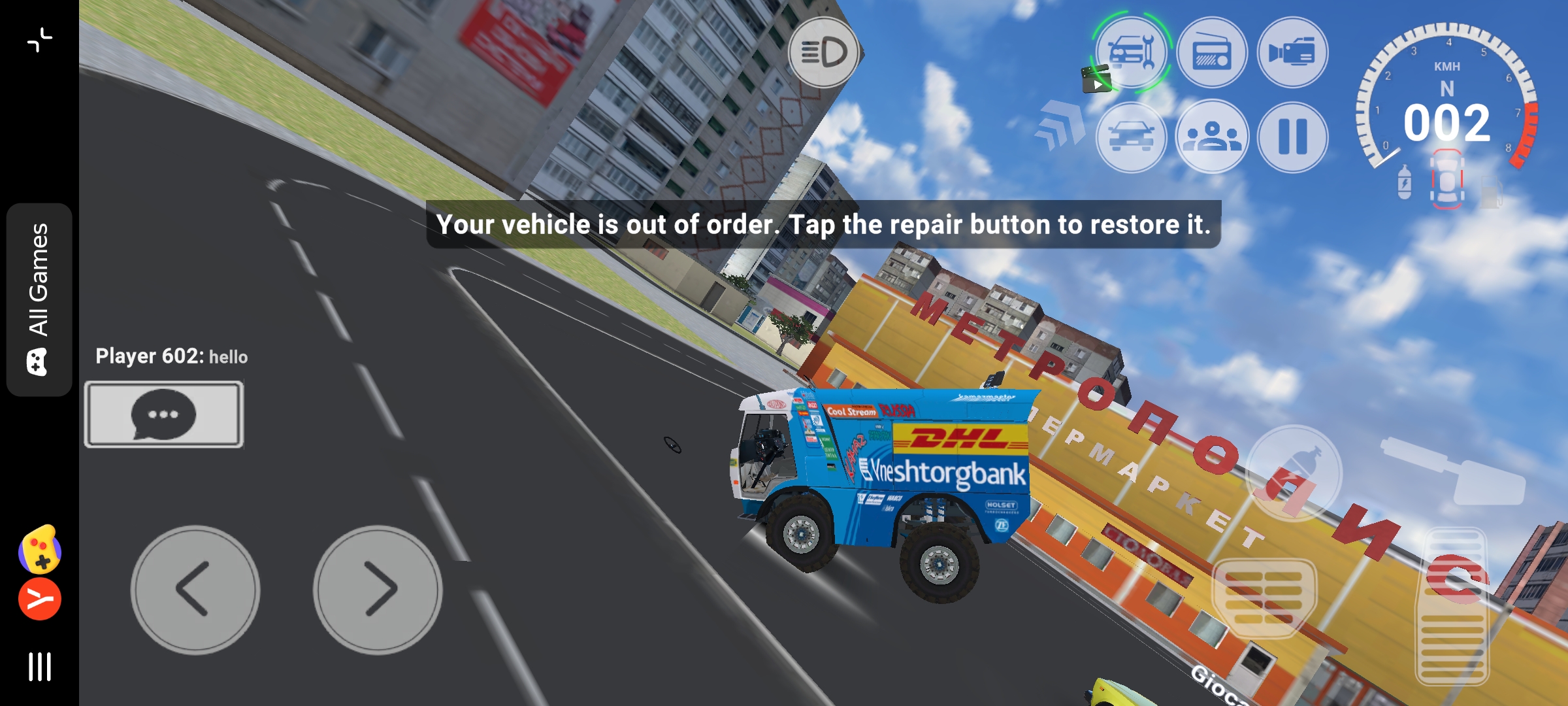Viewport: 1568px width, 706px height.
Task: Pull the handbrake lever
Action: 1456,471
